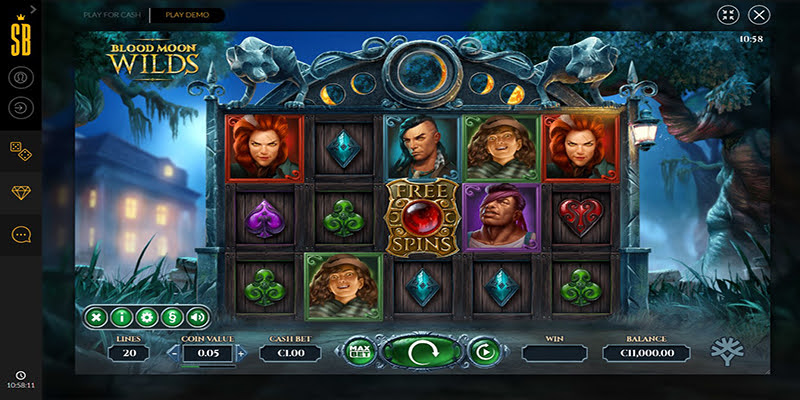The height and width of the screenshot is (400, 800).
Task: Show the game rules section symbol
Action: (172, 318)
